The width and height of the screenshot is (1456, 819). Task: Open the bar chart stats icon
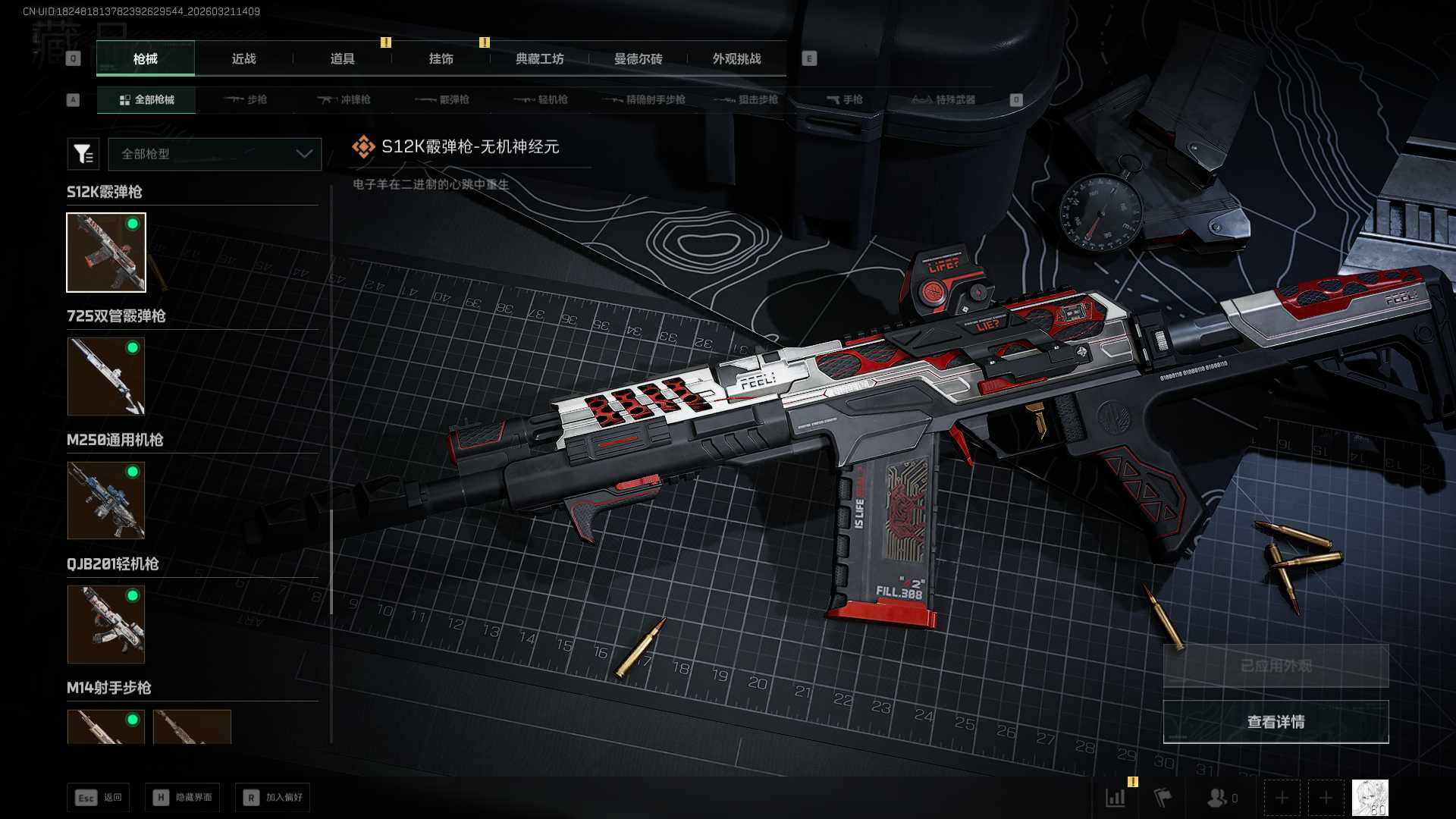click(x=1116, y=798)
